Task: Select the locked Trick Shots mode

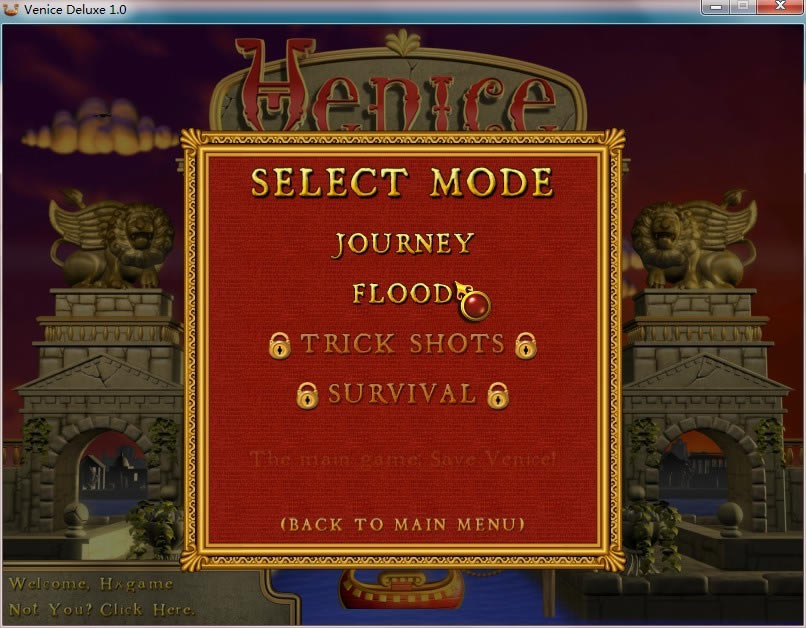Action: [x=402, y=344]
